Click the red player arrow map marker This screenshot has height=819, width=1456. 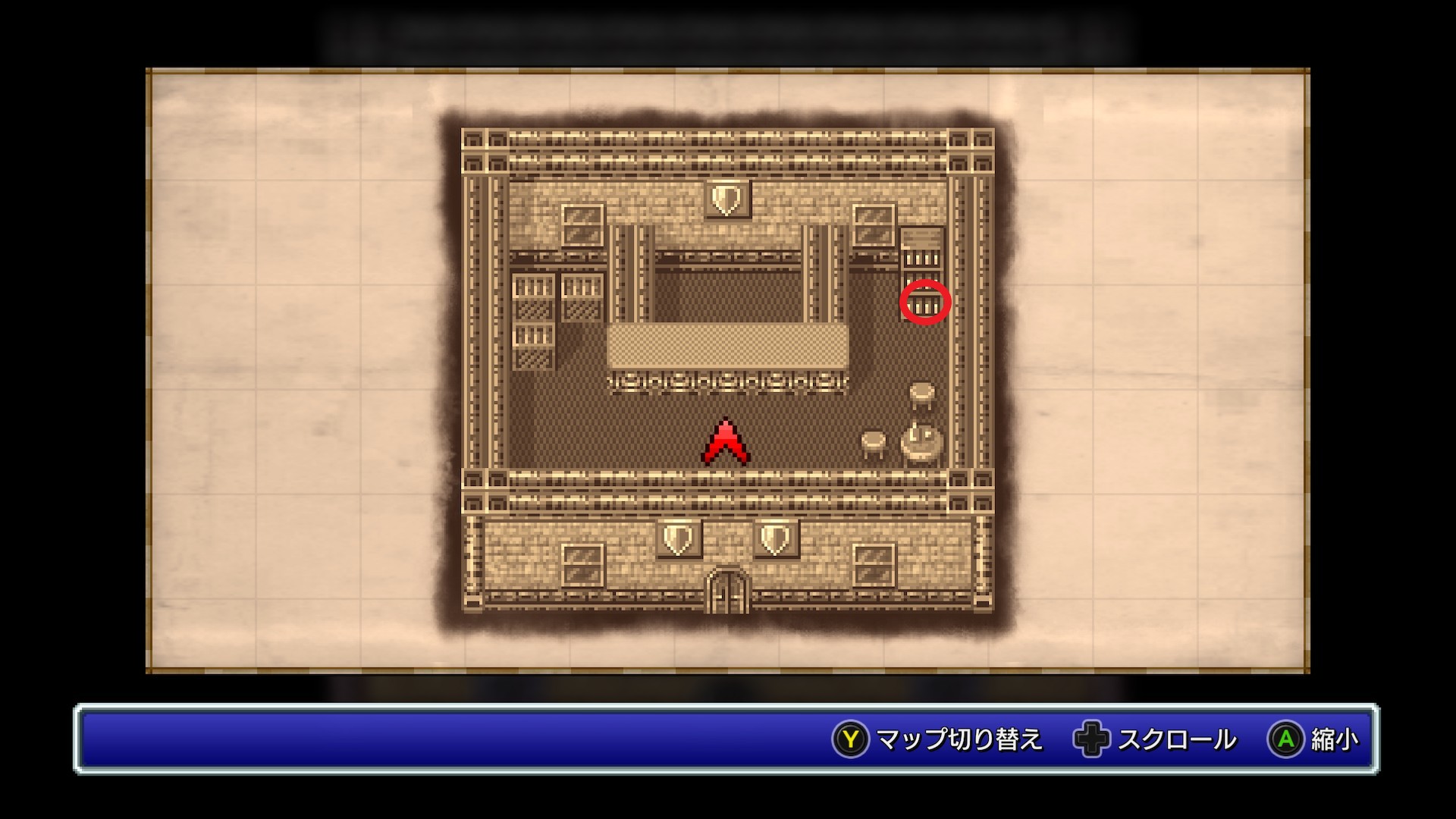click(x=726, y=442)
